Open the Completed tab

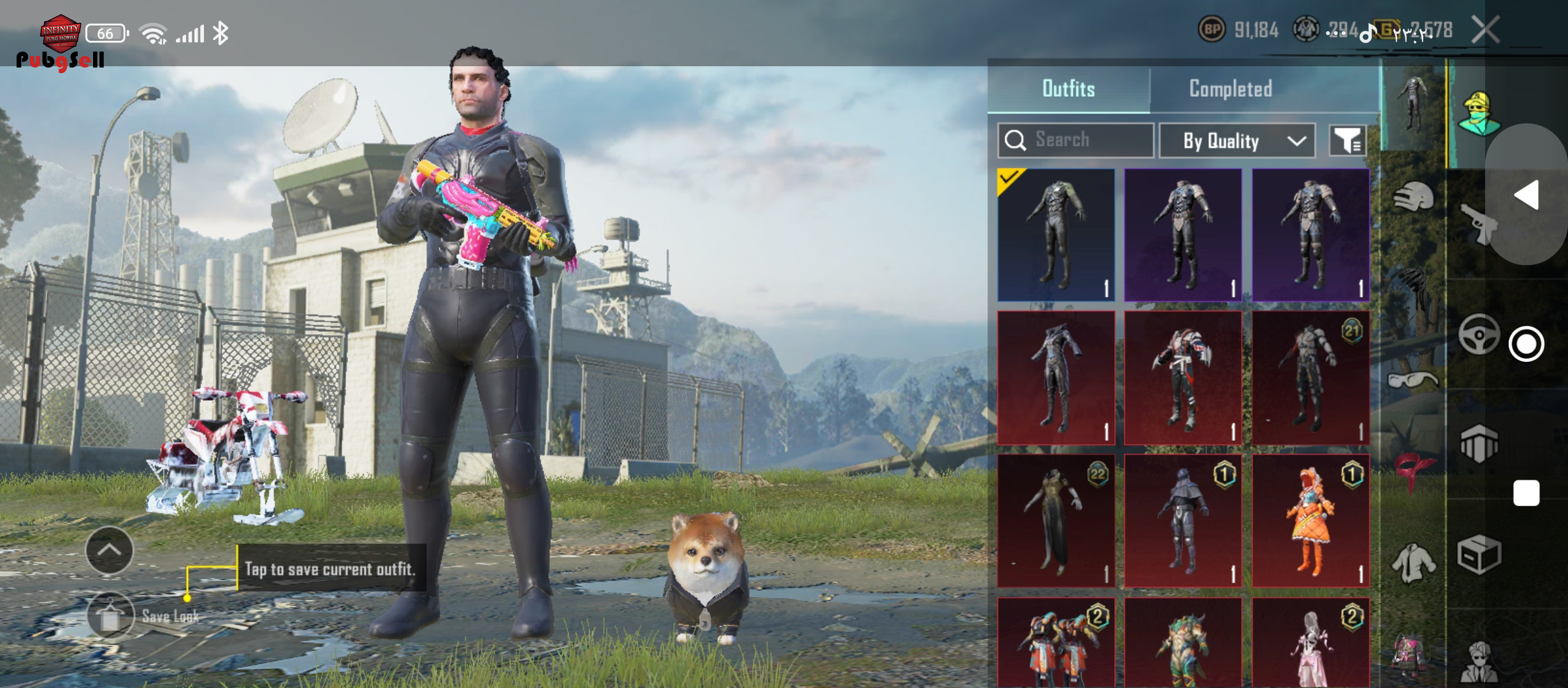pos(1230,89)
